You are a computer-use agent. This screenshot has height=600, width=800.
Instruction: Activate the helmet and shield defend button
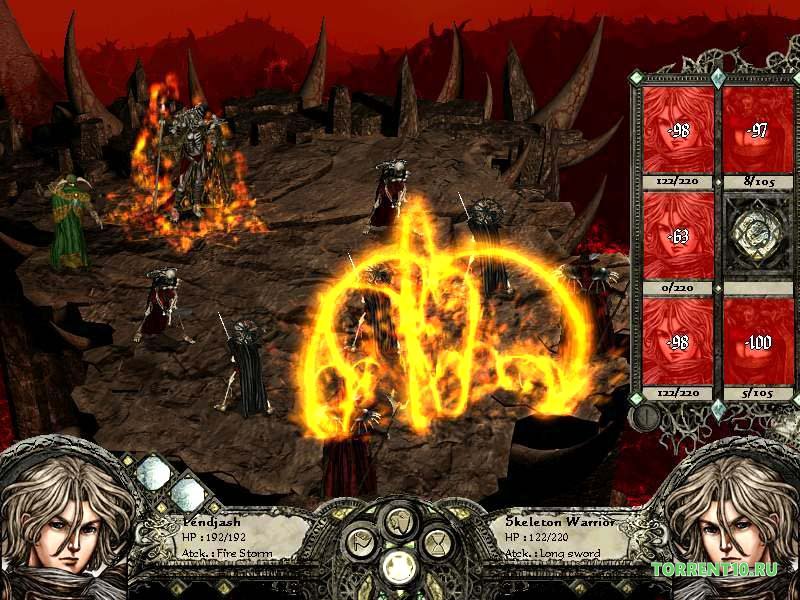[x=399, y=520]
